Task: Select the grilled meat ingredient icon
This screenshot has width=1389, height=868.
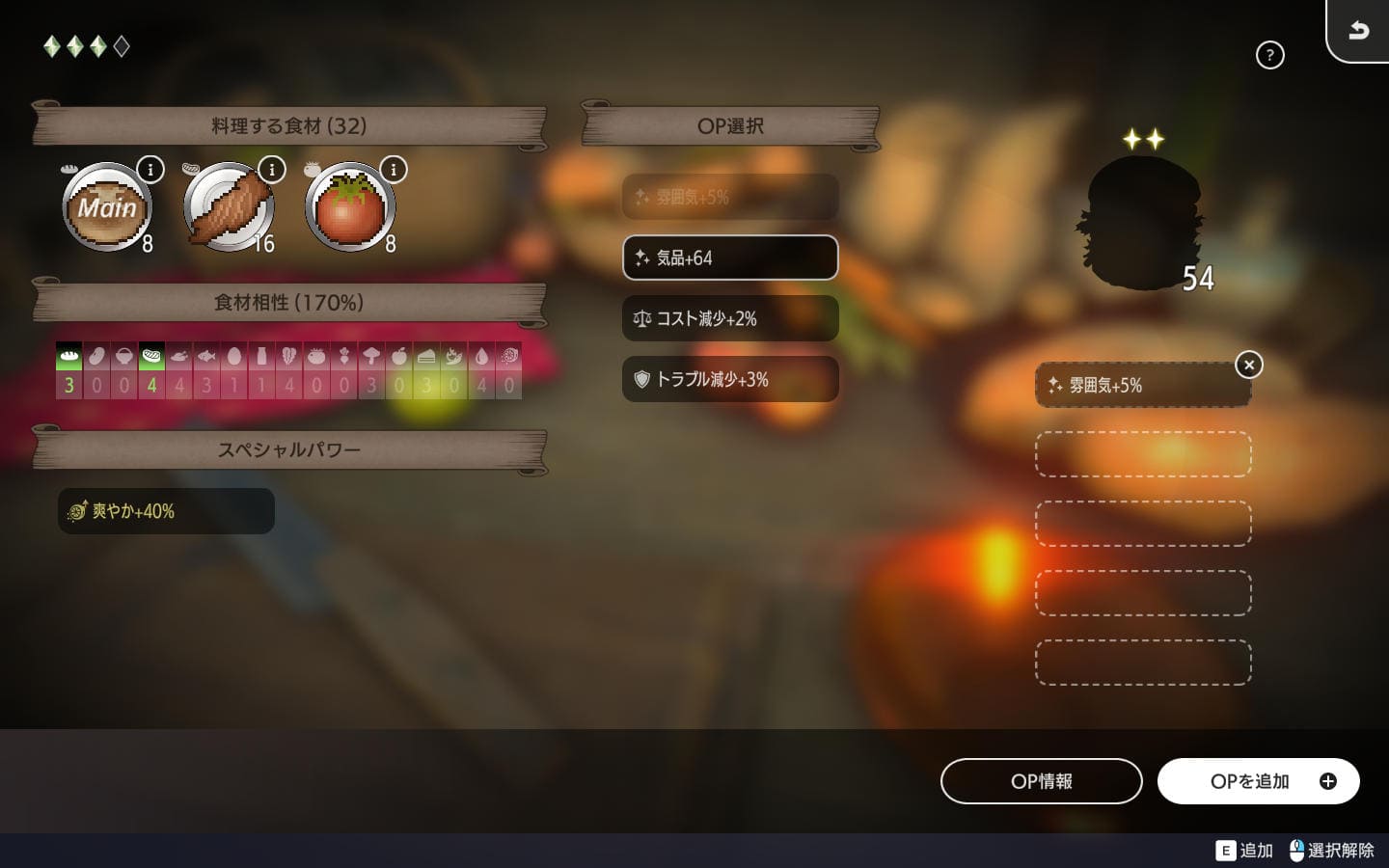Action: pos(229,208)
